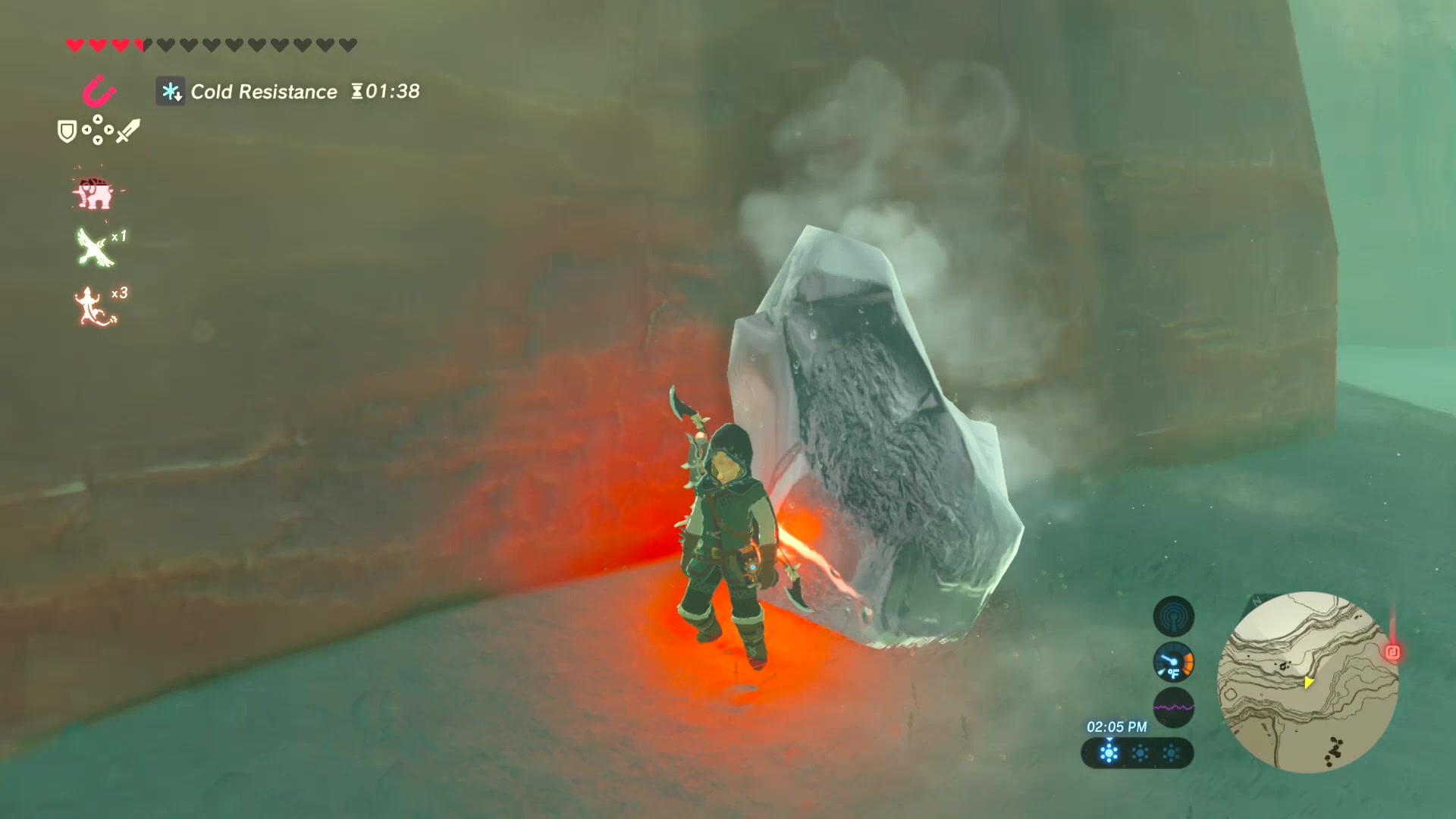
Task: Click the shield quick-select icon
Action: pyautogui.click(x=67, y=132)
